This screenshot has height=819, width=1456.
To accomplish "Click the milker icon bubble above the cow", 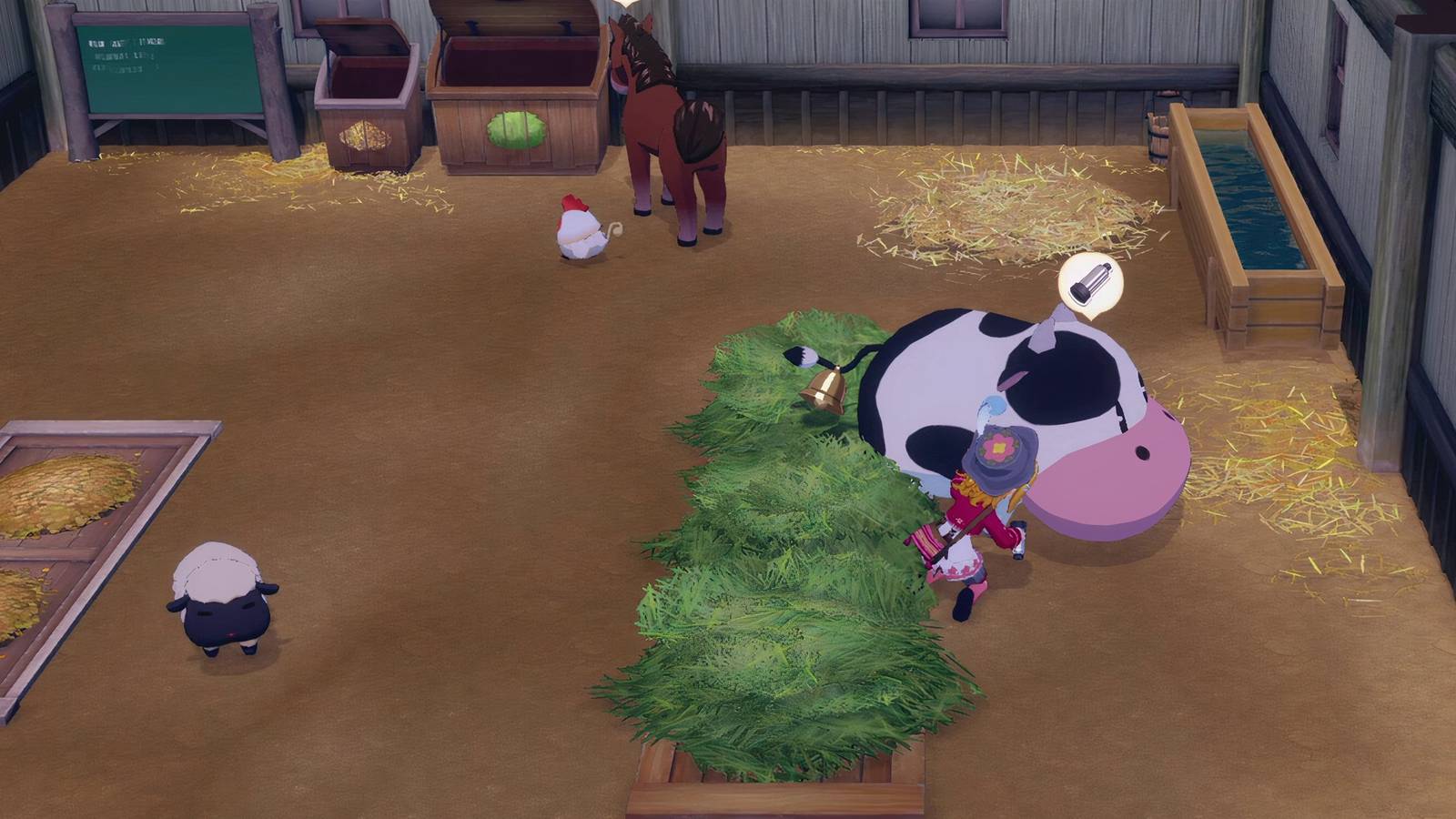I will pyautogui.click(x=1090, y=287).
